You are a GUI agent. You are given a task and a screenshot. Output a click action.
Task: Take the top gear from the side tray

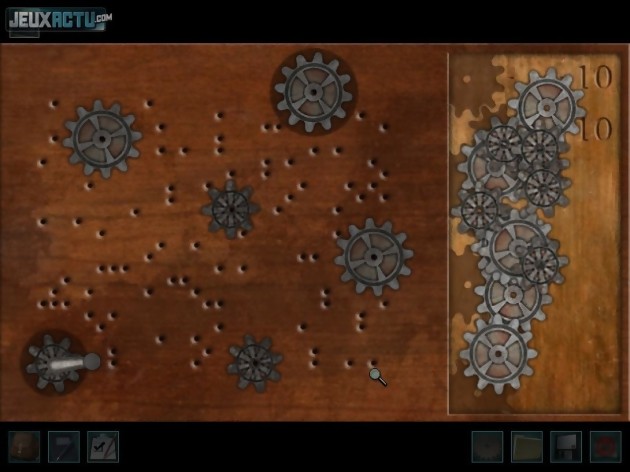(547, 103)
